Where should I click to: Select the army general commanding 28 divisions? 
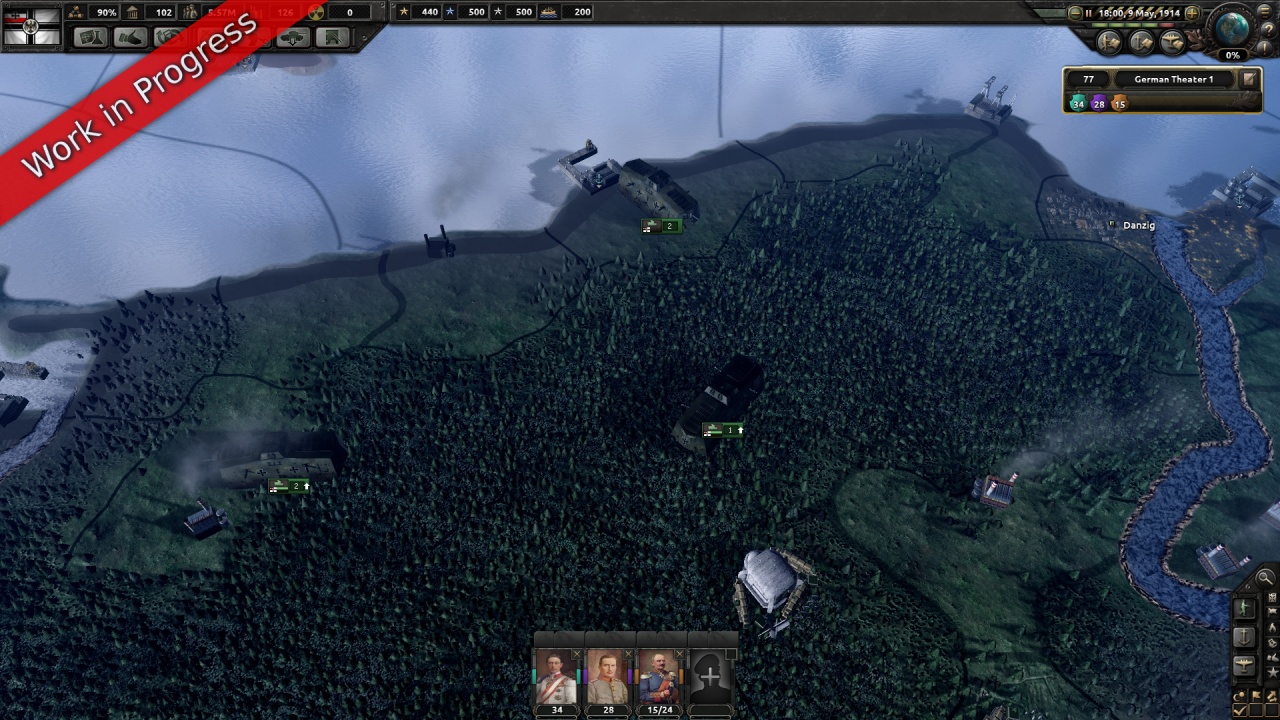608,678
